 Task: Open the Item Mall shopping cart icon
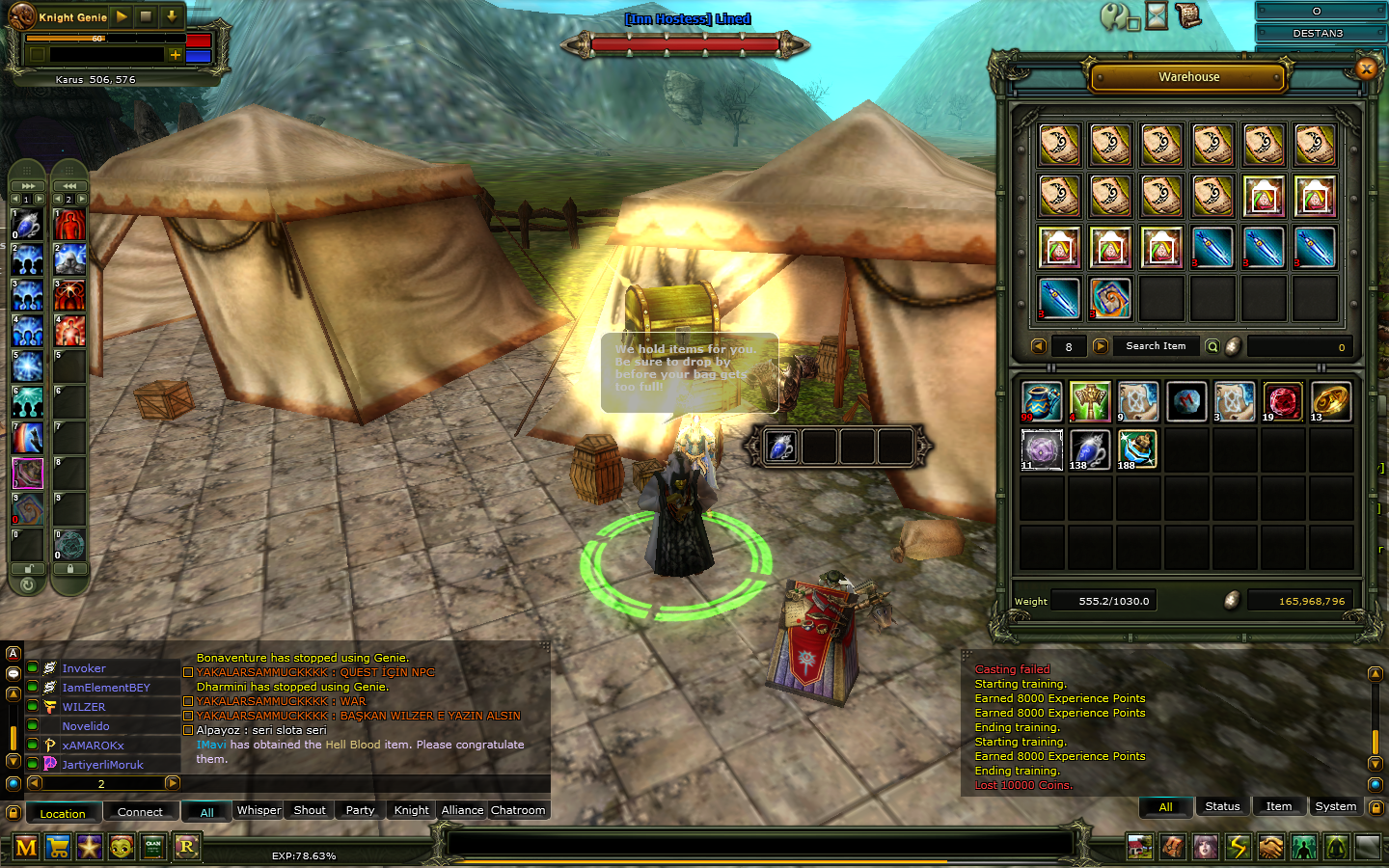click(x=59, y=847)
